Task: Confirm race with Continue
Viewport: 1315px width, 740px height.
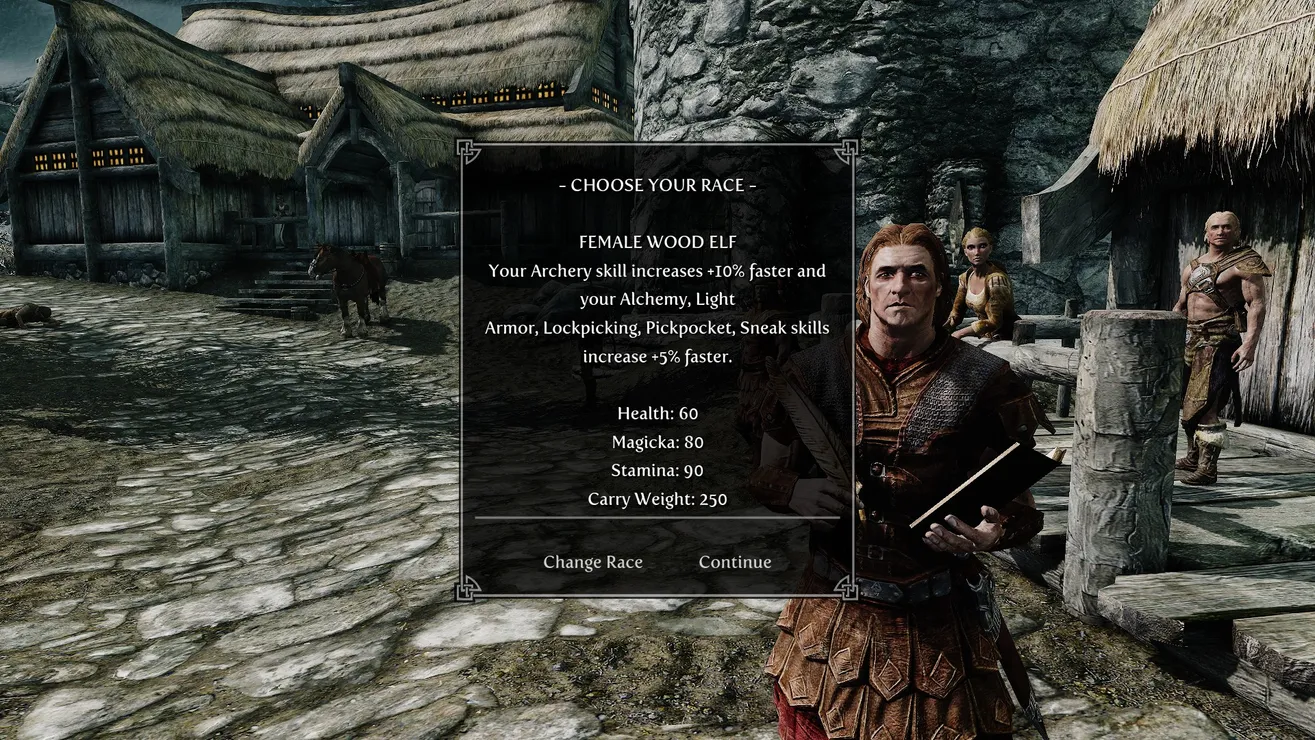Action: coord(735,562)
